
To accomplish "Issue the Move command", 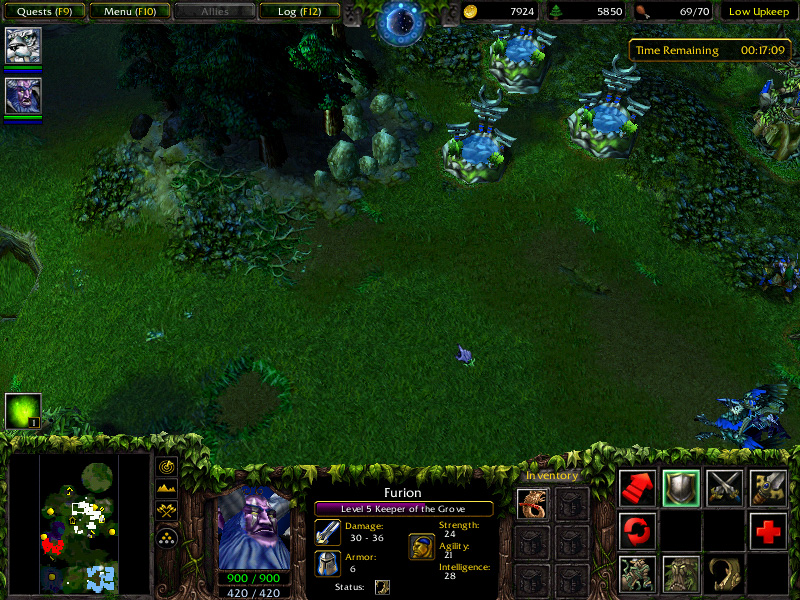I will [637, 487].
